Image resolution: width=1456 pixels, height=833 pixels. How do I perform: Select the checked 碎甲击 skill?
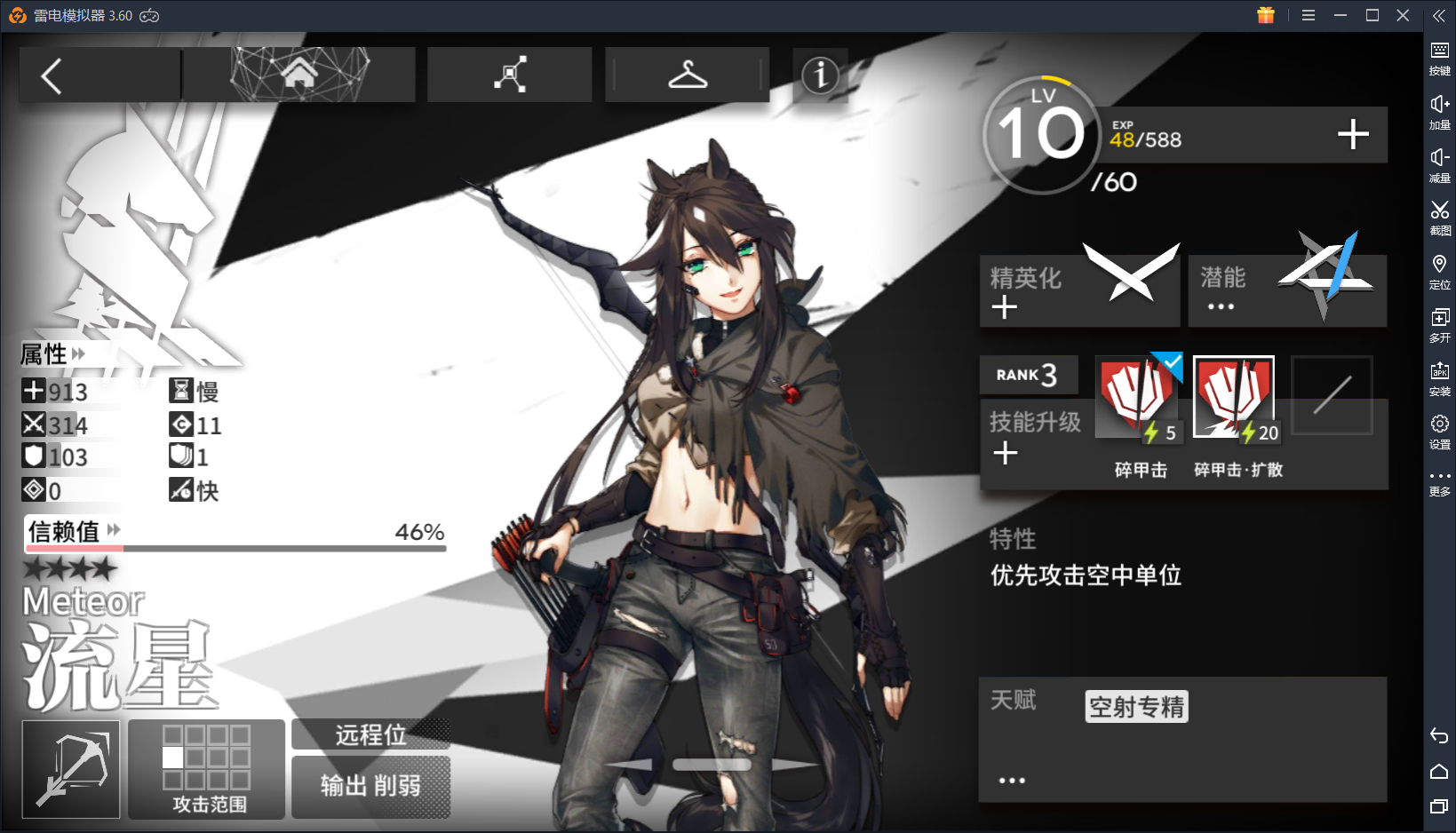tap(1137, 395)
